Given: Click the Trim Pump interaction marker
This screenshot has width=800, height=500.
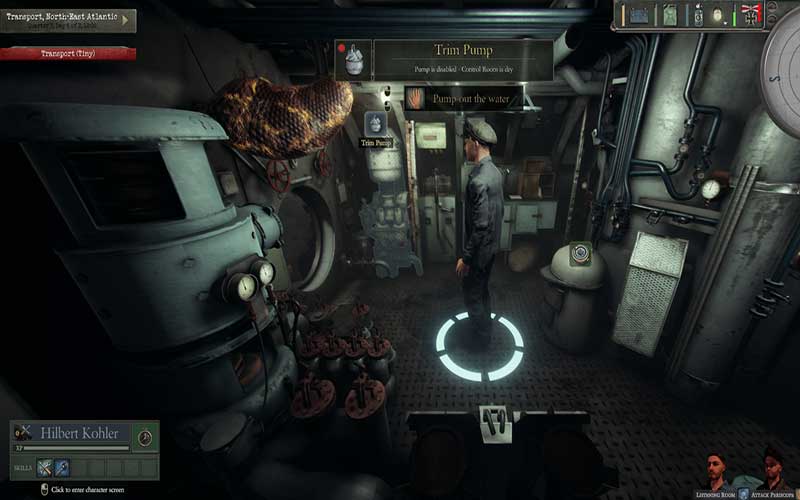Looking at the screenshot, I should [374, 124].
